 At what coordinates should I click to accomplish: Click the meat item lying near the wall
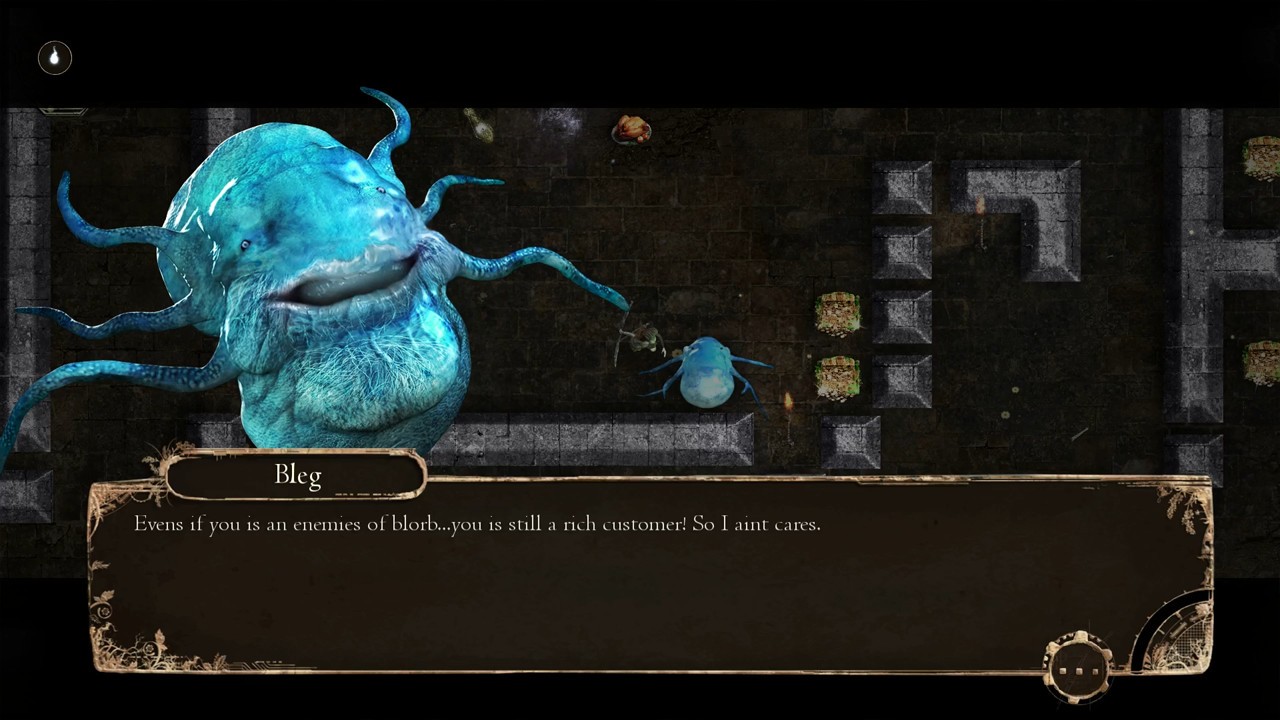pyautogui.click(x=632, y=130)
